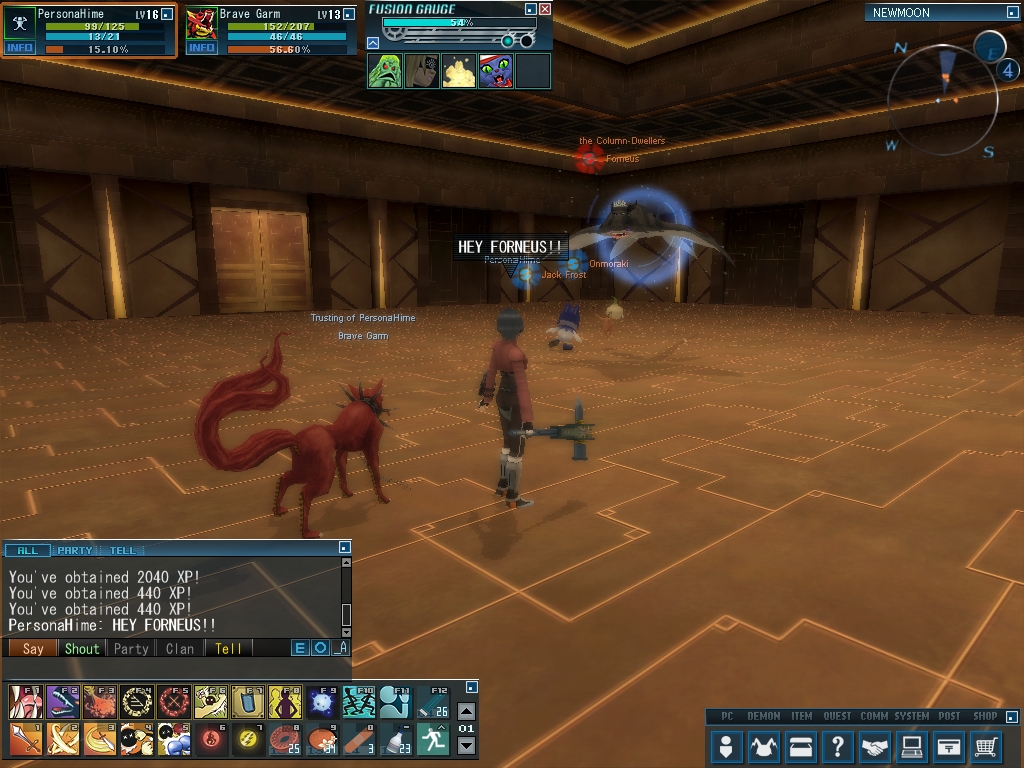Open the Demon menu icon
1024x768 pixels.
click(764, 746)
